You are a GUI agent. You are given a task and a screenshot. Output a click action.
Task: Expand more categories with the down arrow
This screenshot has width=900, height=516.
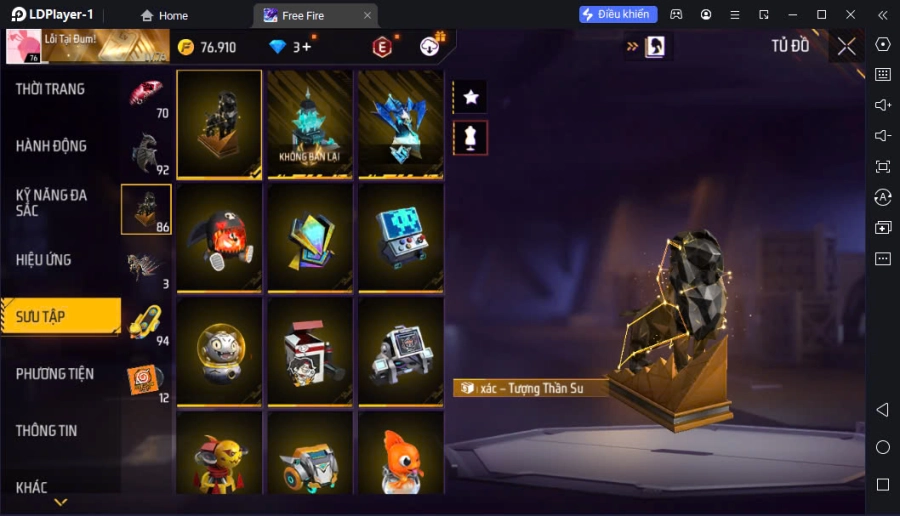click(x=60, y=502)
